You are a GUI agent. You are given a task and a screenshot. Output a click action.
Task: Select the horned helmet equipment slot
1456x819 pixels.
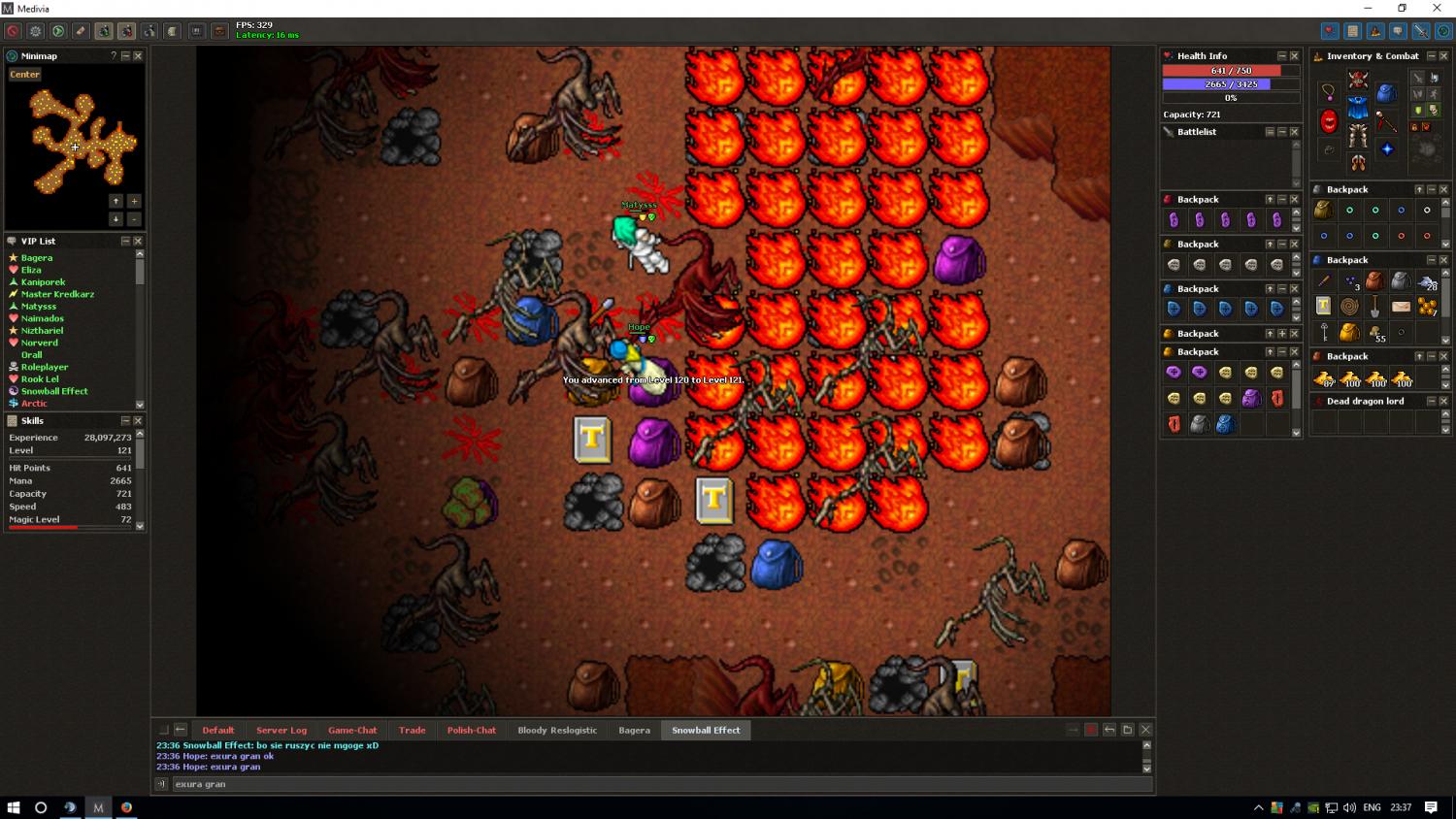(x=1358, y=80)
